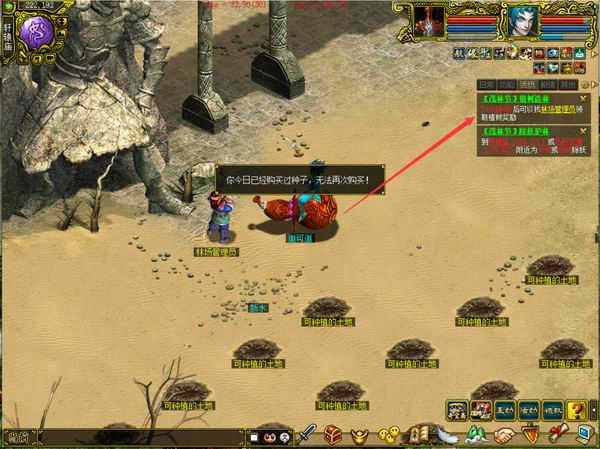Click the 领取 claim button

(552, 410)
